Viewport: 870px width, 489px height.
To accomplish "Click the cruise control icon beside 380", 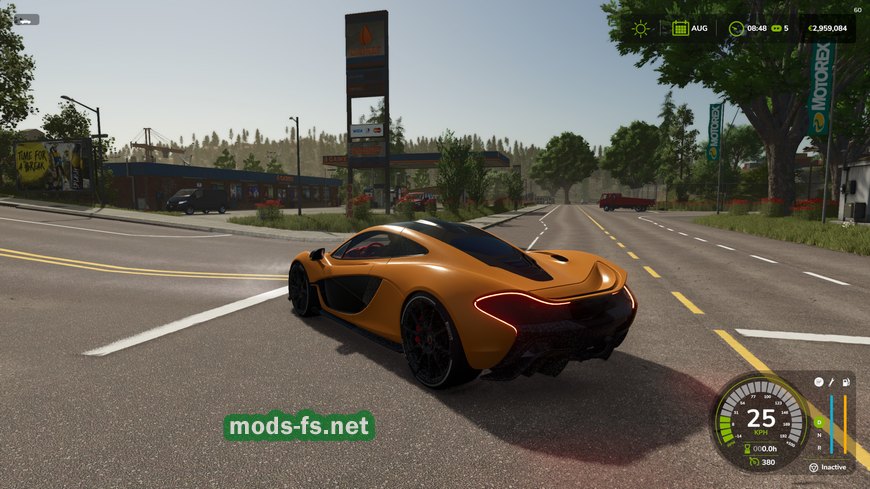I will click(x=752, y=462).
